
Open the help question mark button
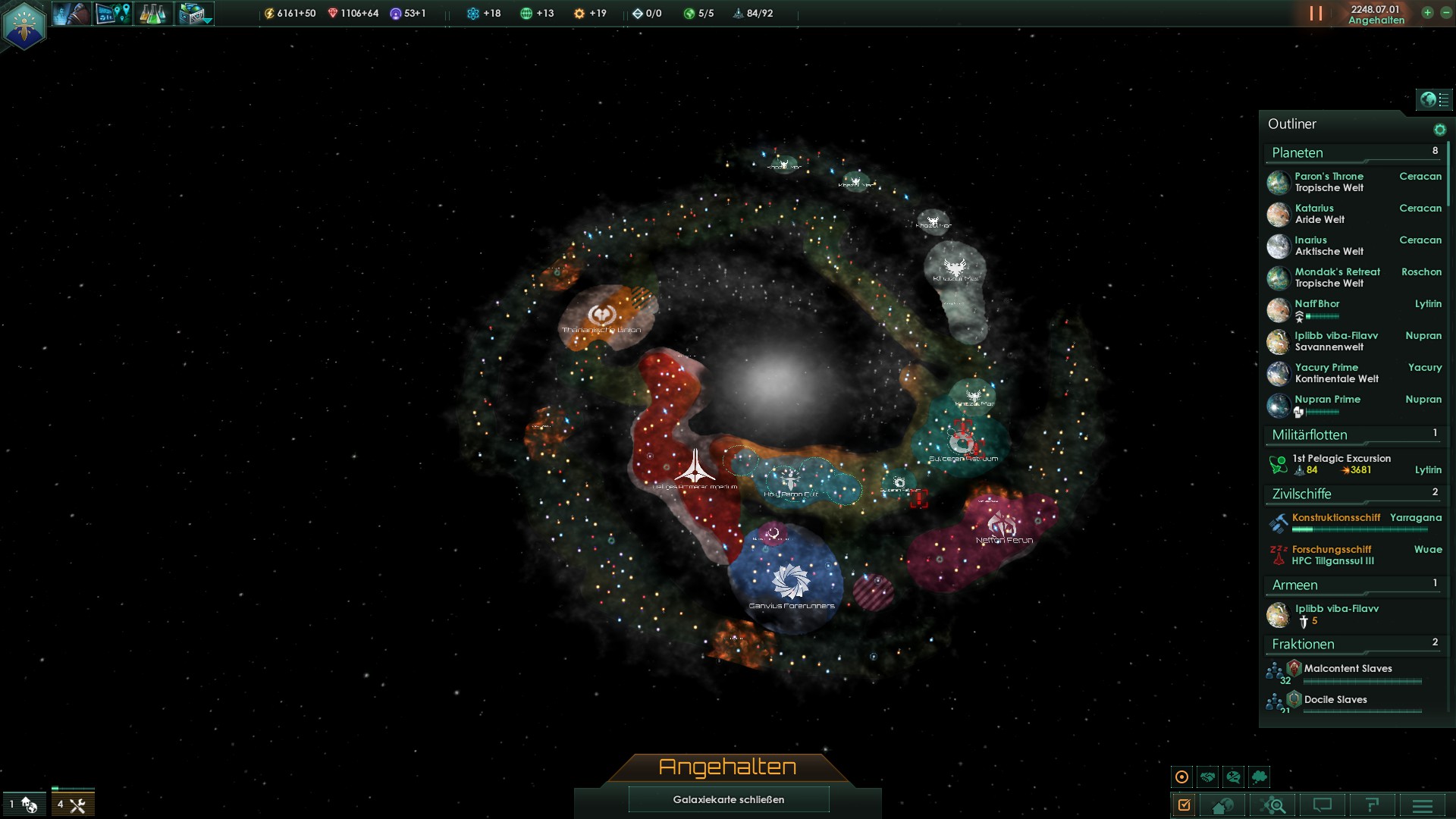point(1372,805)
